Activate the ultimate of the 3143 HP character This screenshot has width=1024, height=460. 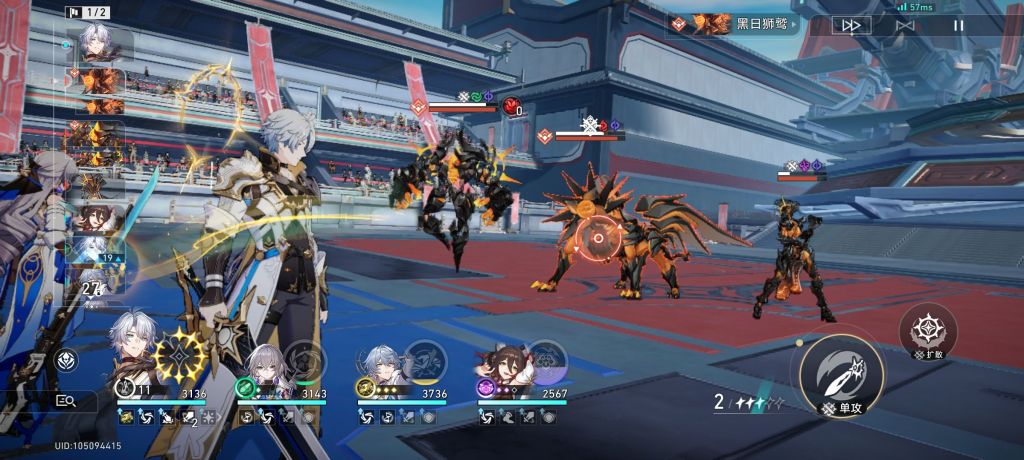click(x=304, y=360)
